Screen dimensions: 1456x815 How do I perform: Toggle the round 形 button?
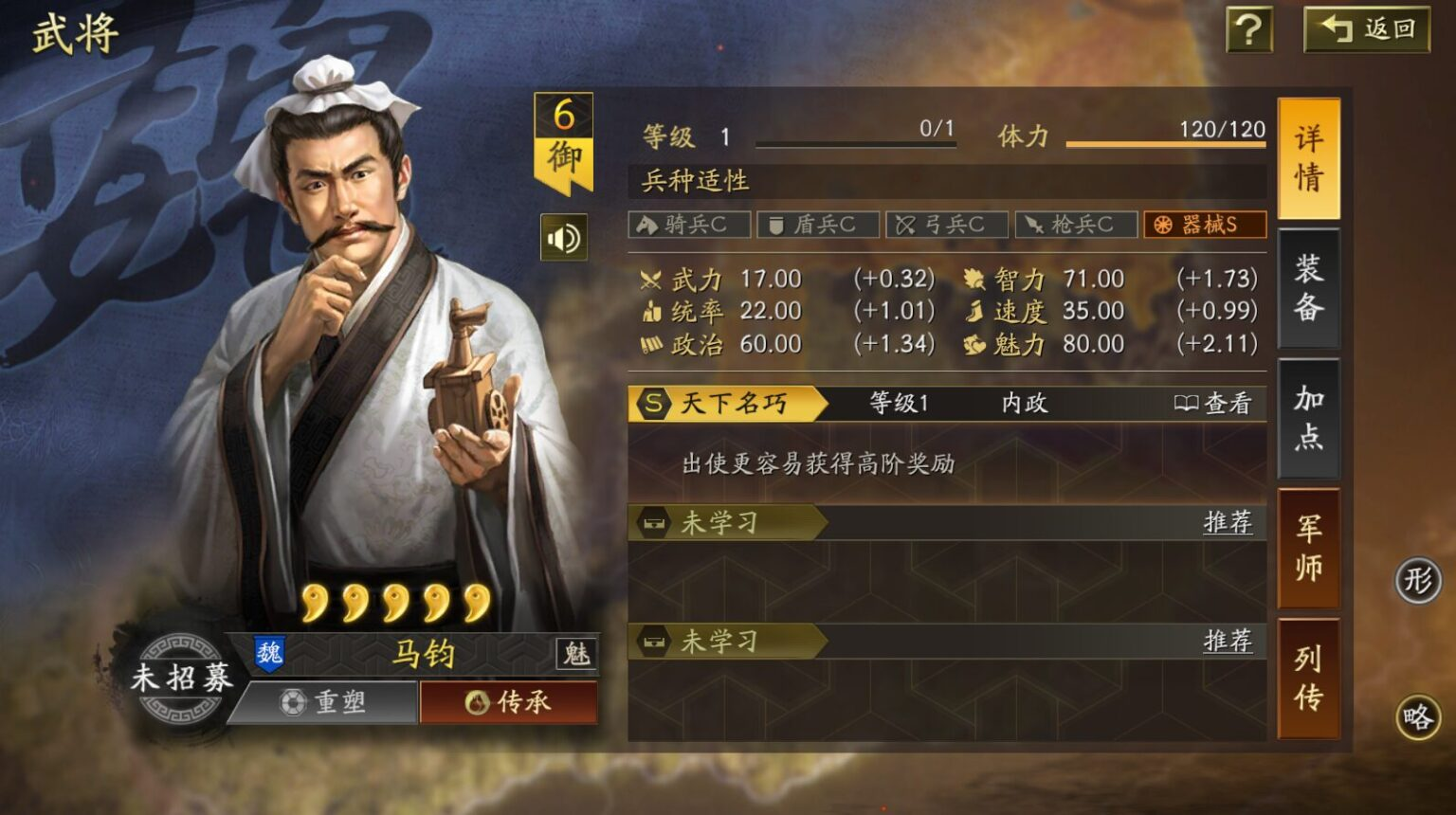pos(1418,580)
